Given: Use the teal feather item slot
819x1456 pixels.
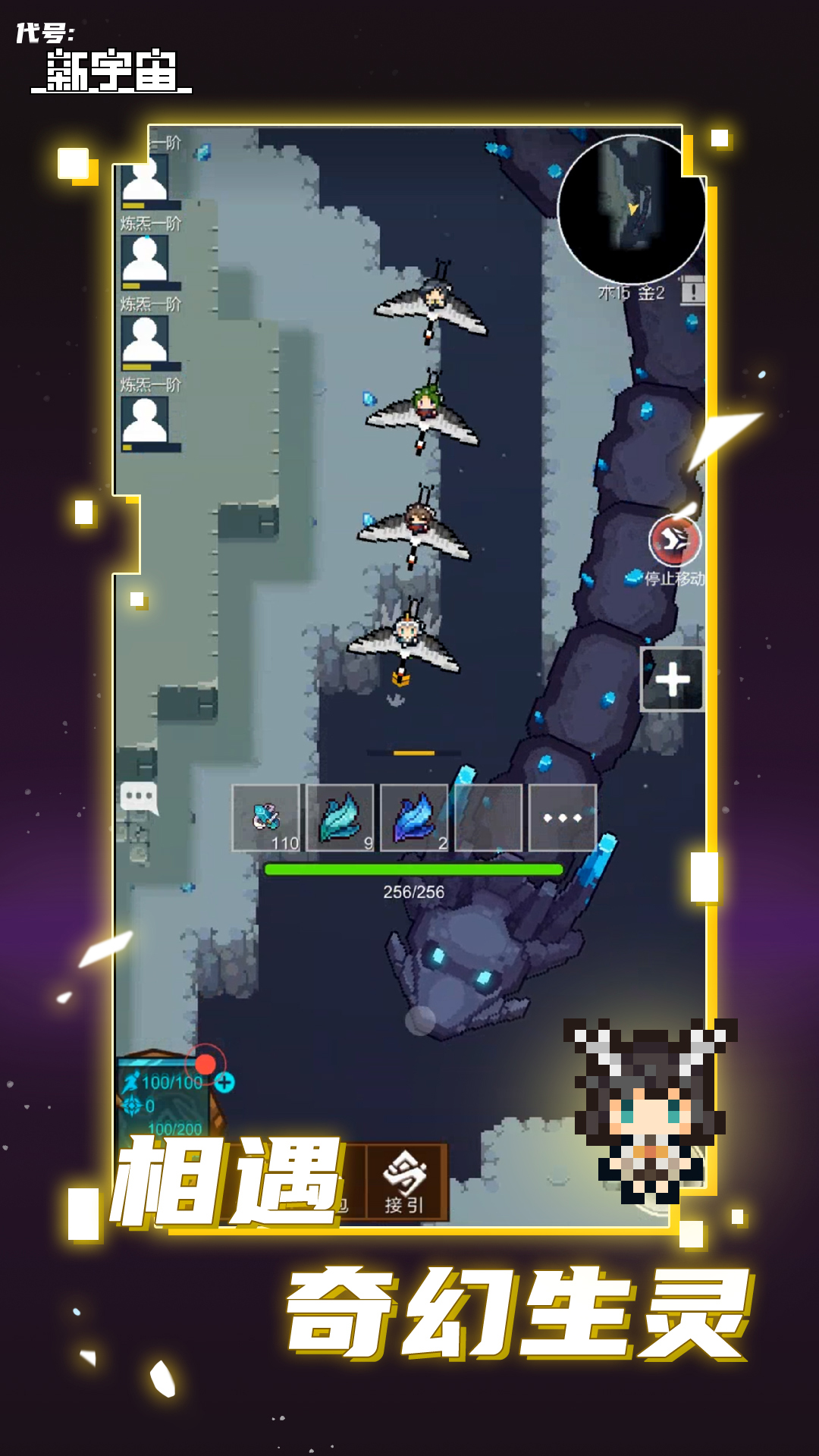Looking at the screenshot, I should pyautogui.click(x=340, y=817).
